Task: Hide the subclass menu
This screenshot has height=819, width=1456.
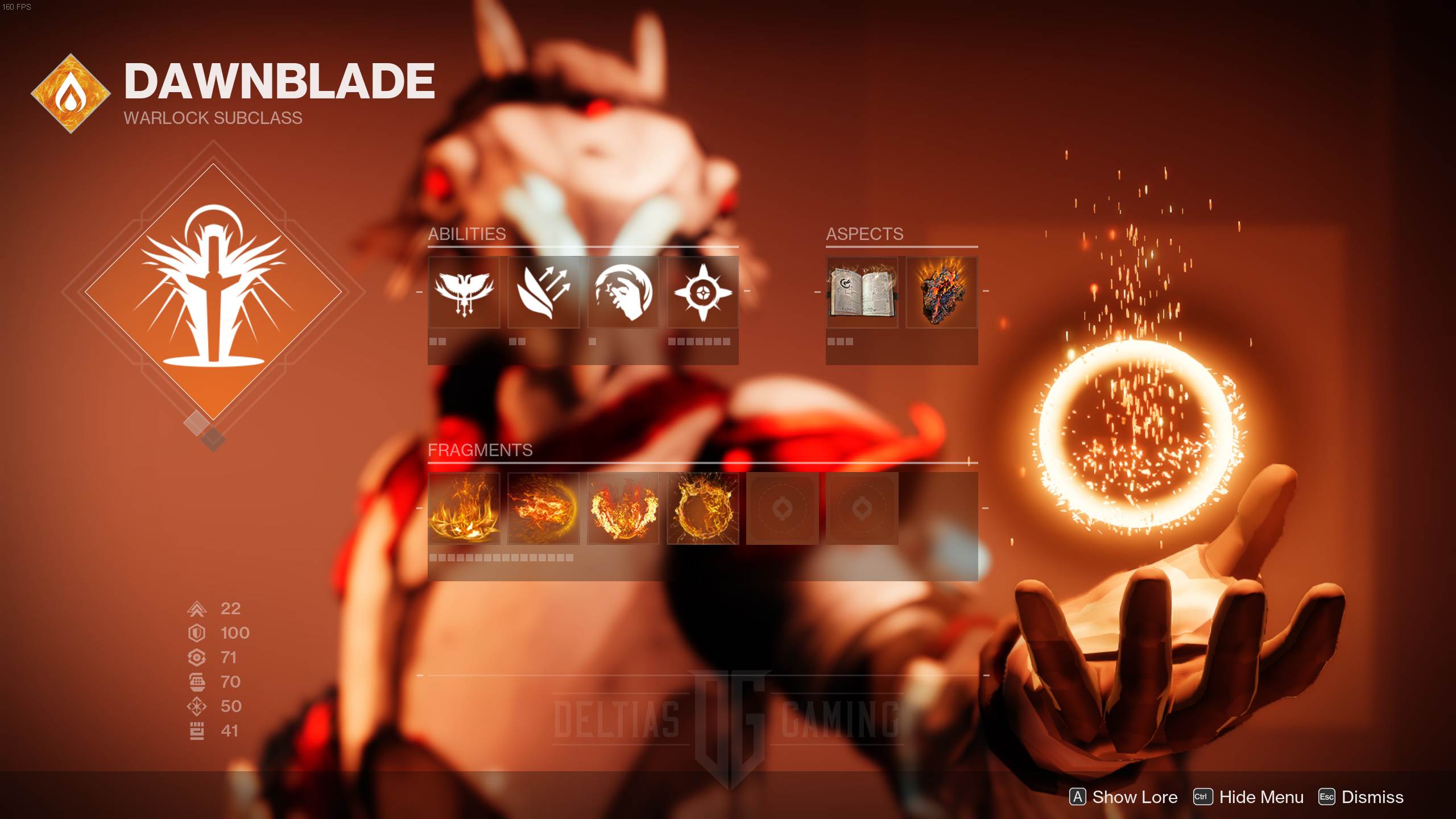Action: tap(1248, 797)
